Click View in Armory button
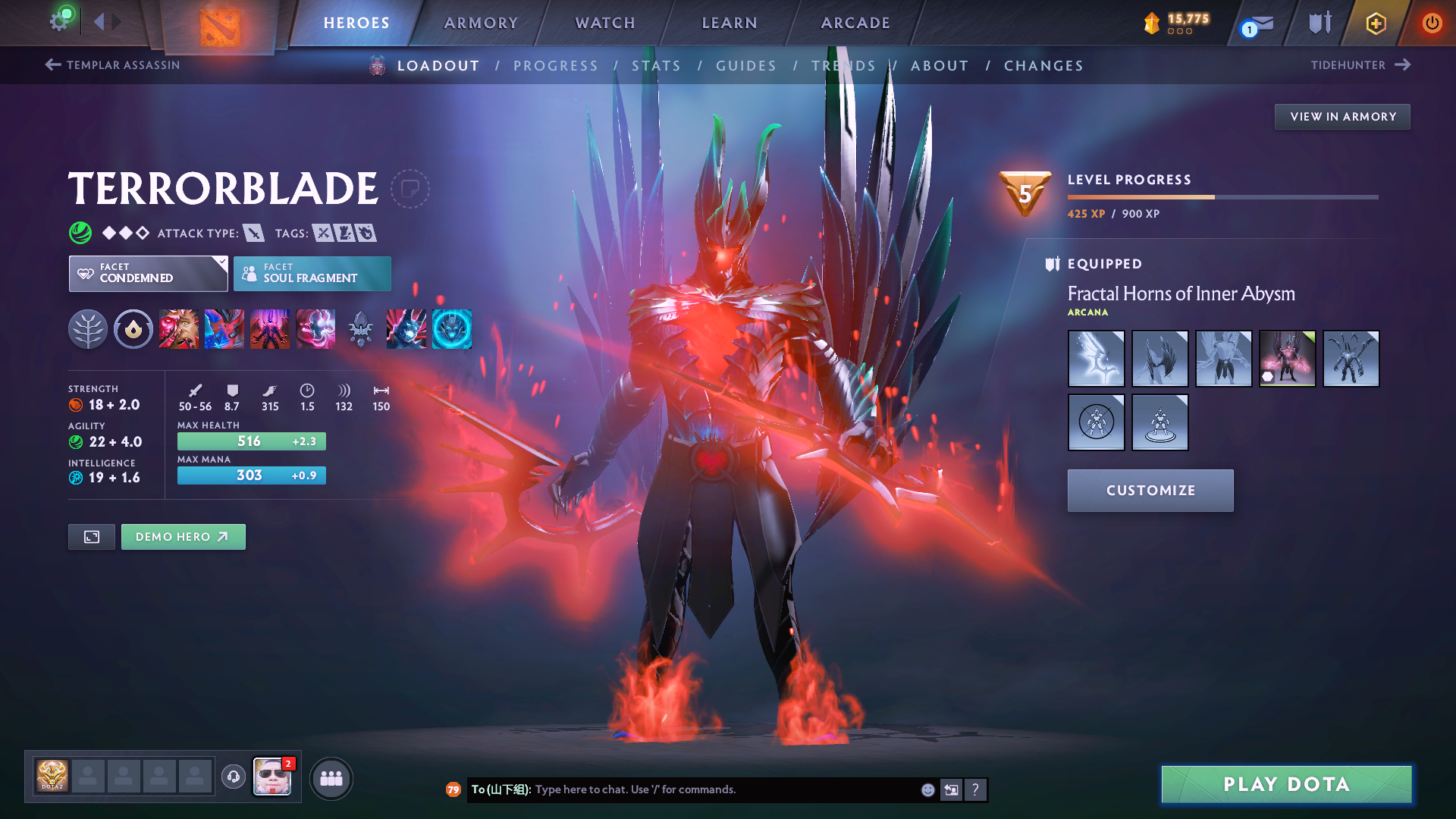This screenshot has height=819, width=1456. pos(1342,117)
